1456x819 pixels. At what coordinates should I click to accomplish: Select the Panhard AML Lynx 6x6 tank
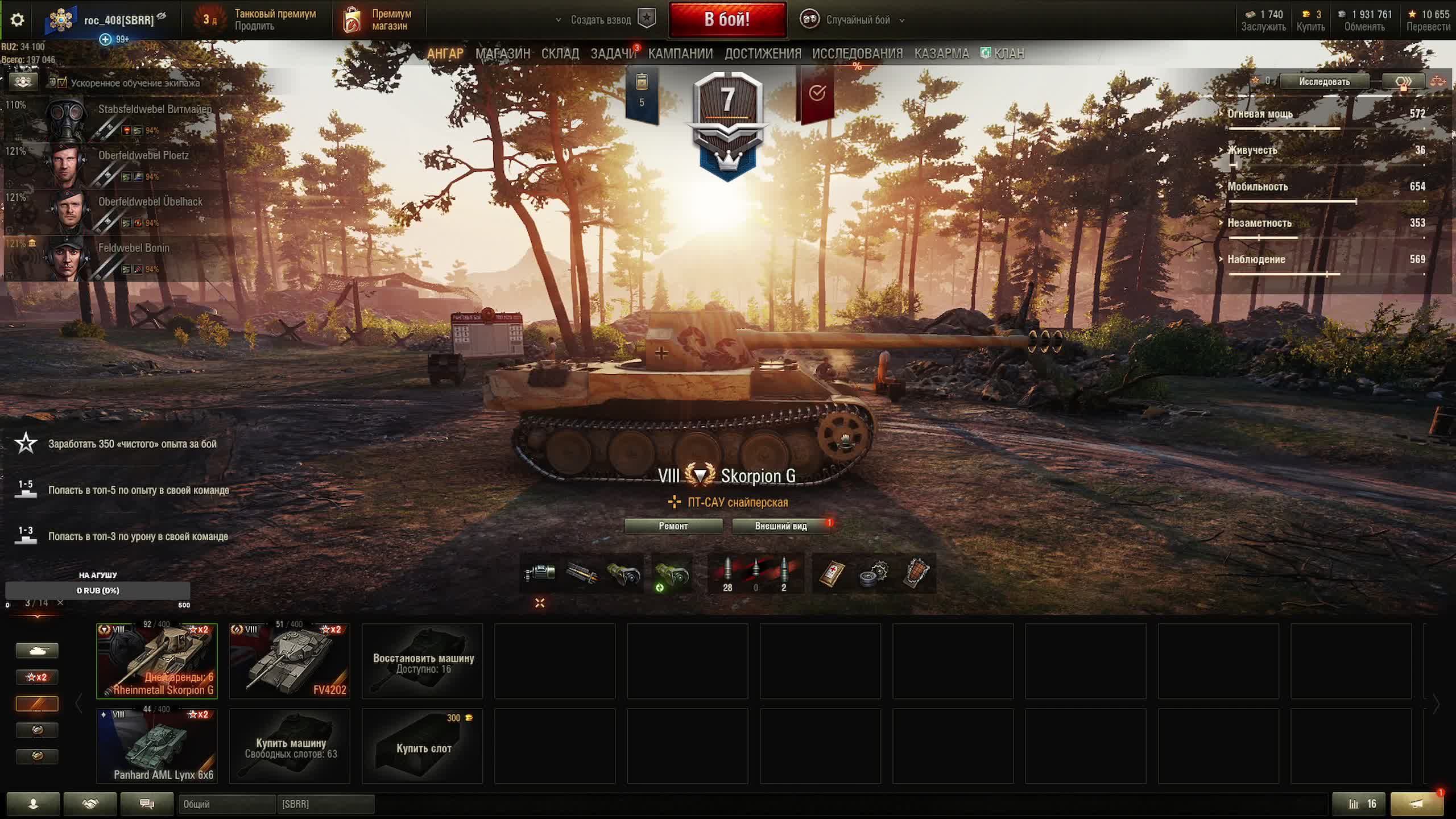[x=157, y=746]
